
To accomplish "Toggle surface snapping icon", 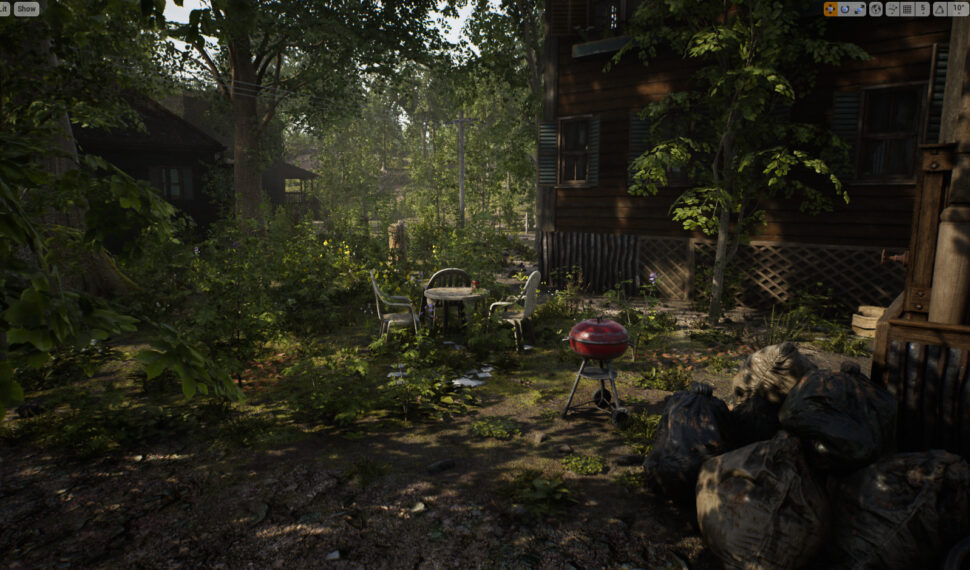I will 893,9.
